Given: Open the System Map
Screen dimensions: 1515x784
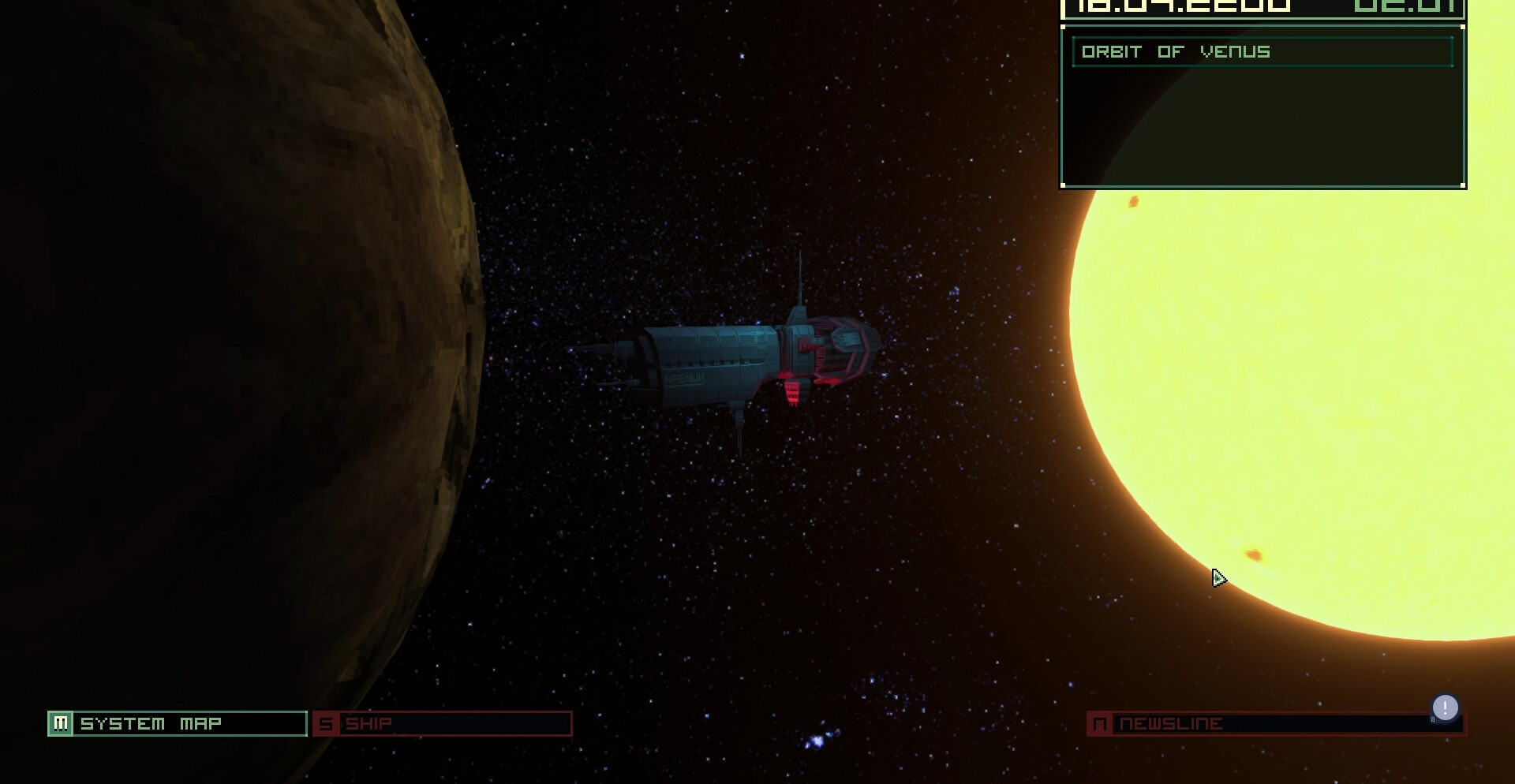Looking at the screenshot, I should (178, 723).
